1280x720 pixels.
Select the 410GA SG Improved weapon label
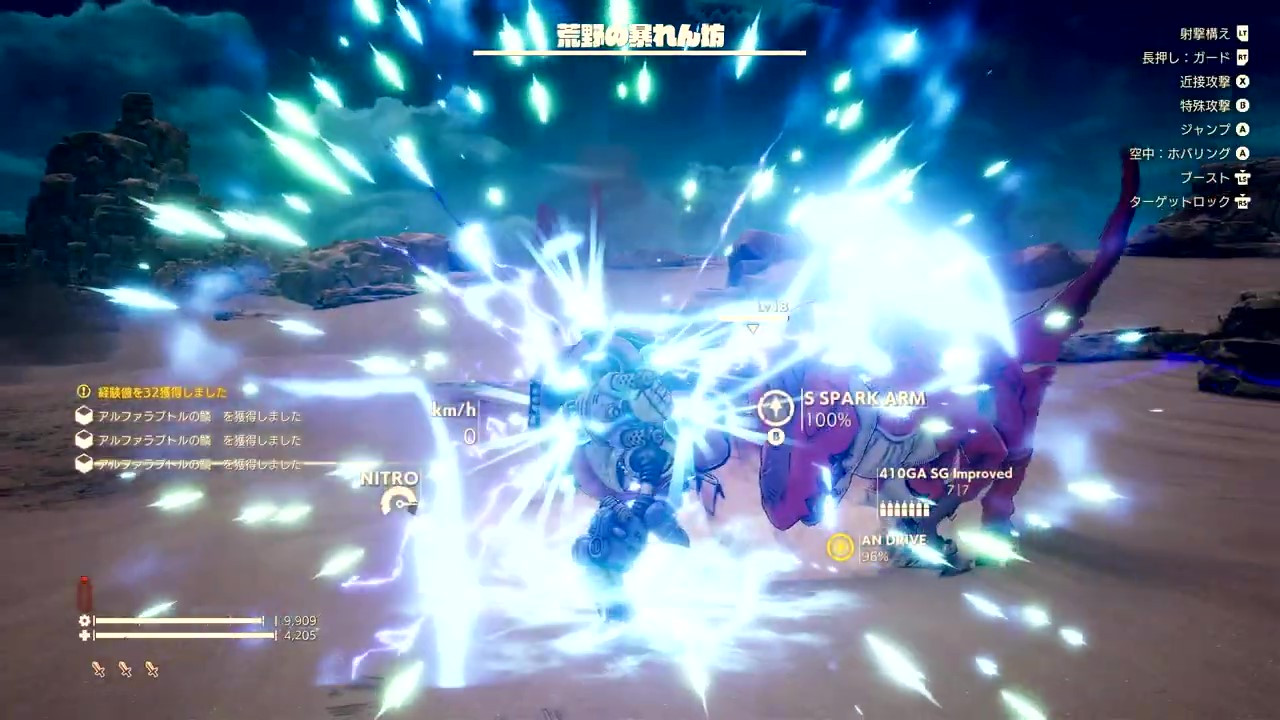coord(945,473)
